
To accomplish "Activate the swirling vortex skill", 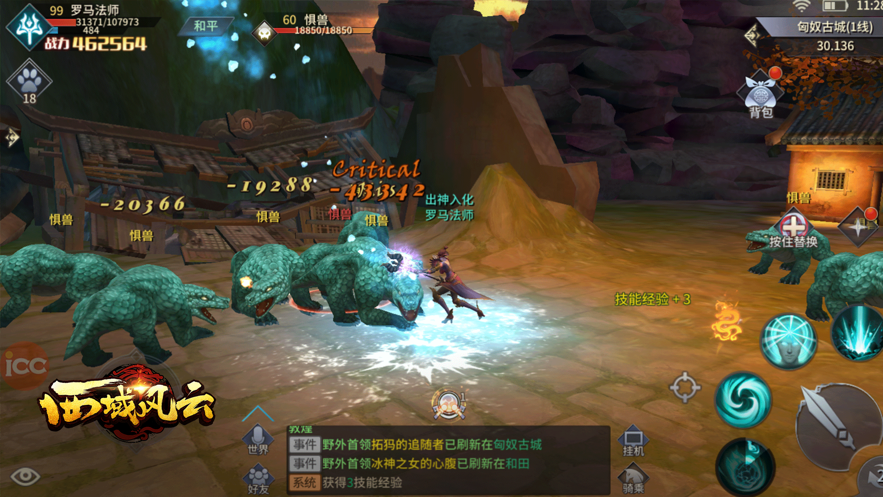I will click(x=743, y=397).
